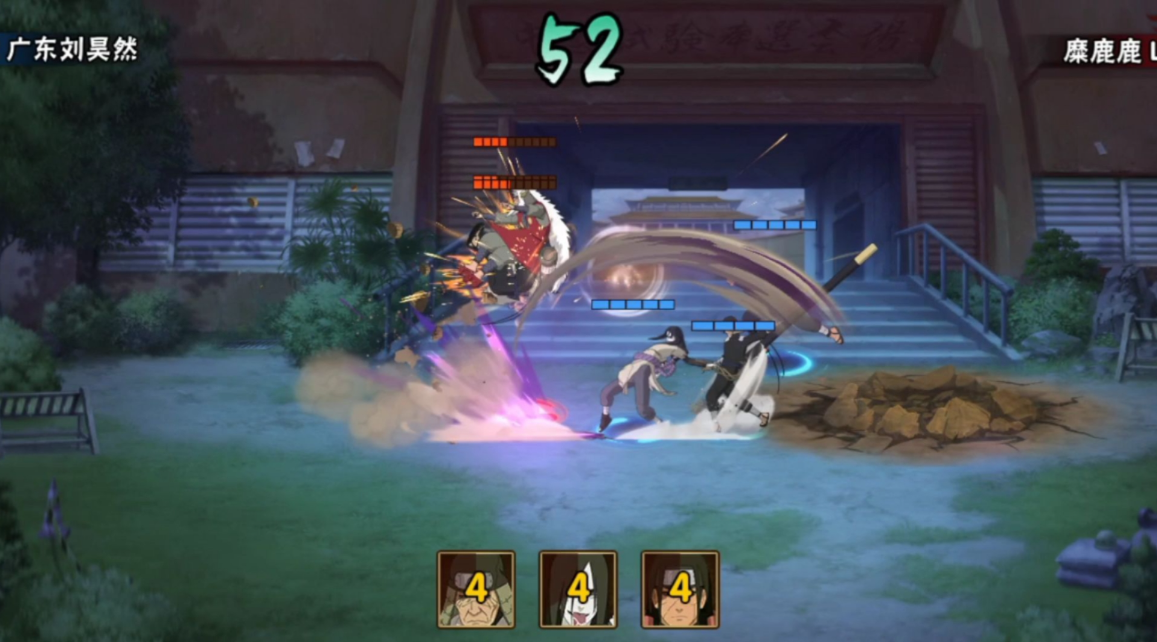Image resolution: width=1157 pixels, height=642 pixels.
Task: Choose the Orochimaru character portrait
Action: click(x=578, y=589)
